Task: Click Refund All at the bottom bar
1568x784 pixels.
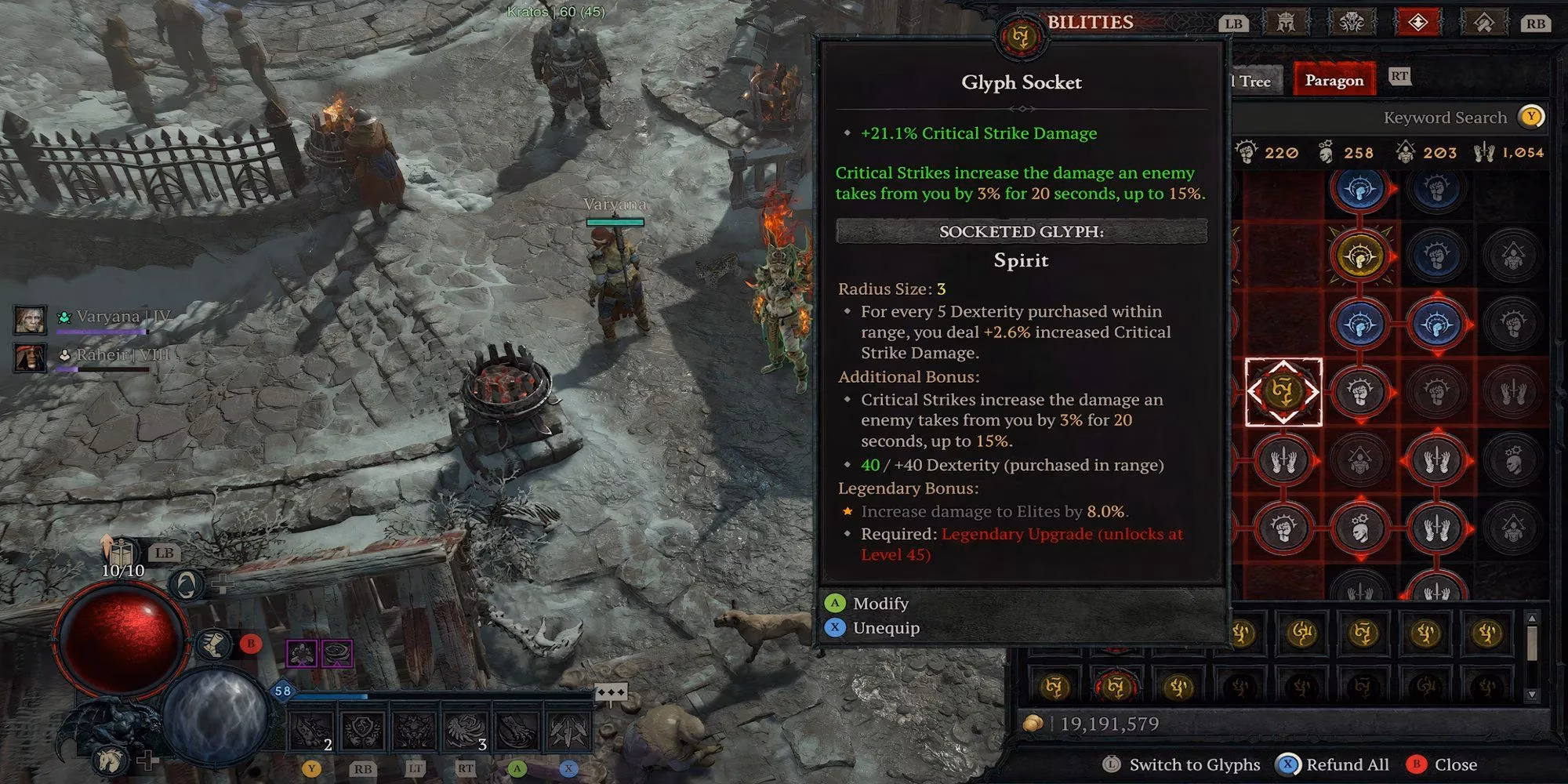Action: [x=1347, y=764]
